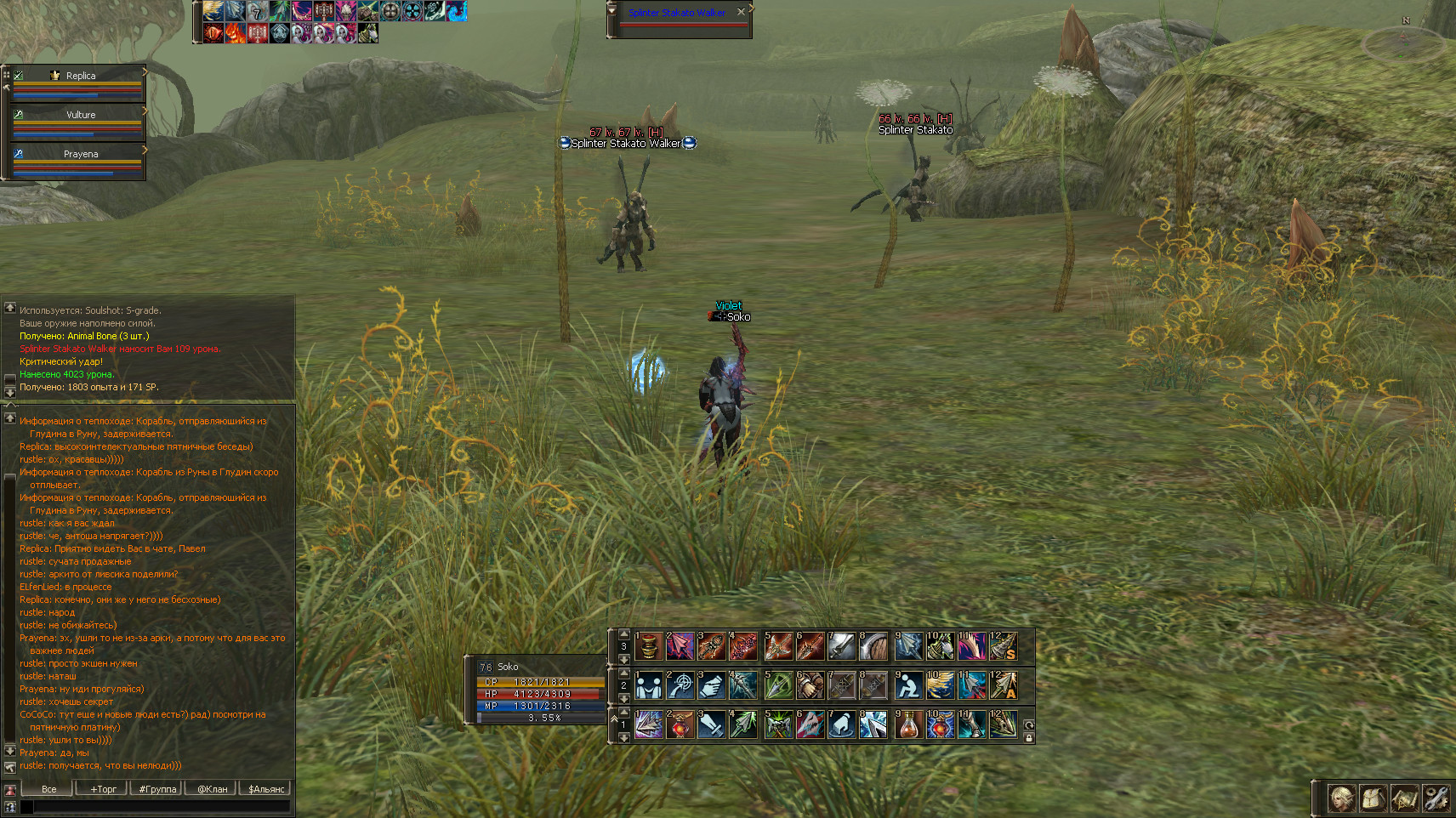Use the orange potion flask in hotbar
This screenshot has width=1456, height=818.
(x=908, y=724)
